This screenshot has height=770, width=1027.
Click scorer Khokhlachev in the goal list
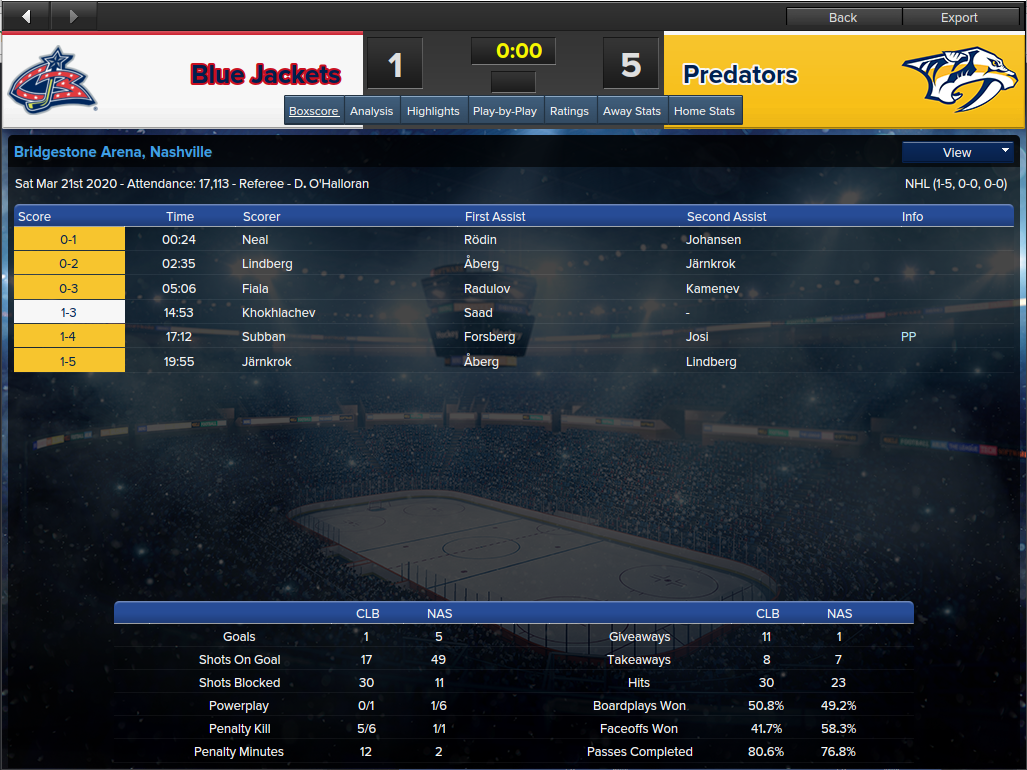point(278,313)
